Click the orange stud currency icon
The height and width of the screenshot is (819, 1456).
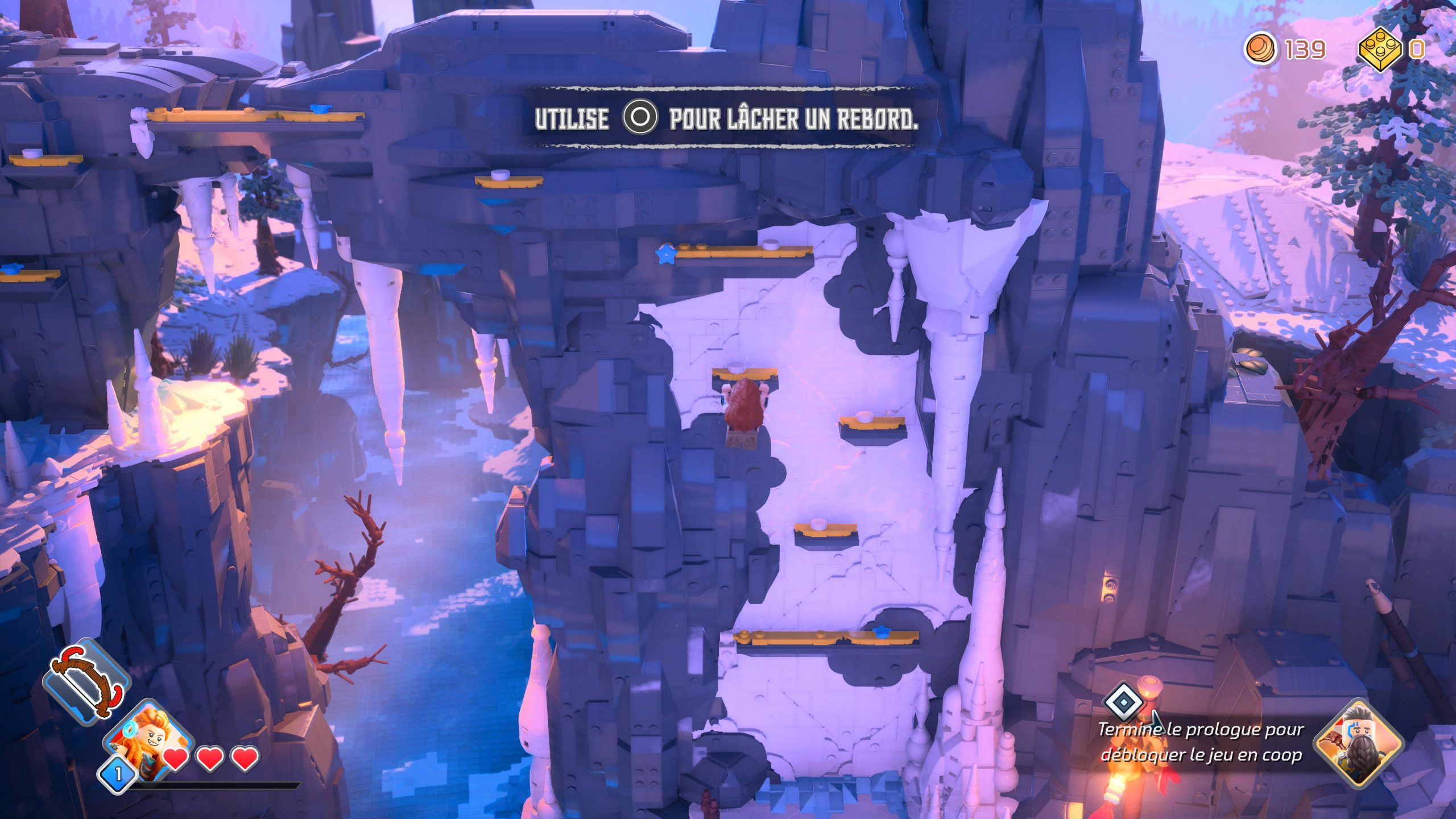pyautogui.click(x=1260, y=49)
